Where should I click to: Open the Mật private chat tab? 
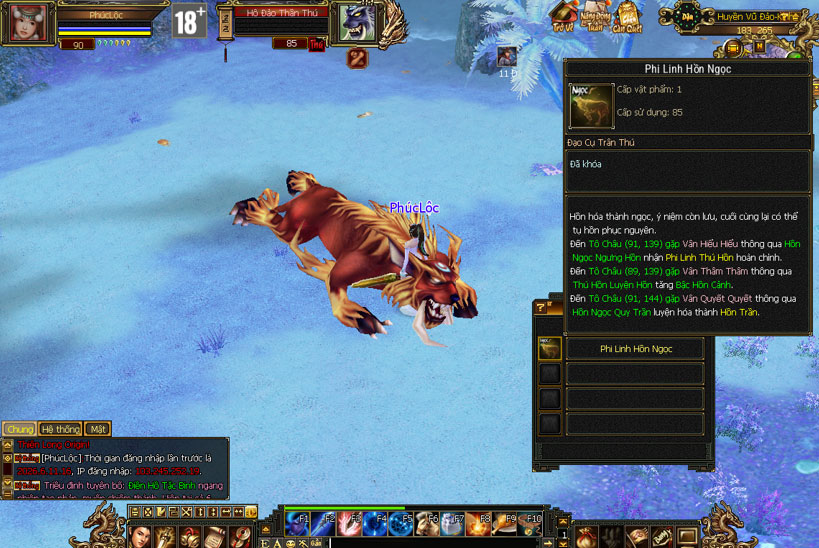pyautogui.click(x=97, y=429)
